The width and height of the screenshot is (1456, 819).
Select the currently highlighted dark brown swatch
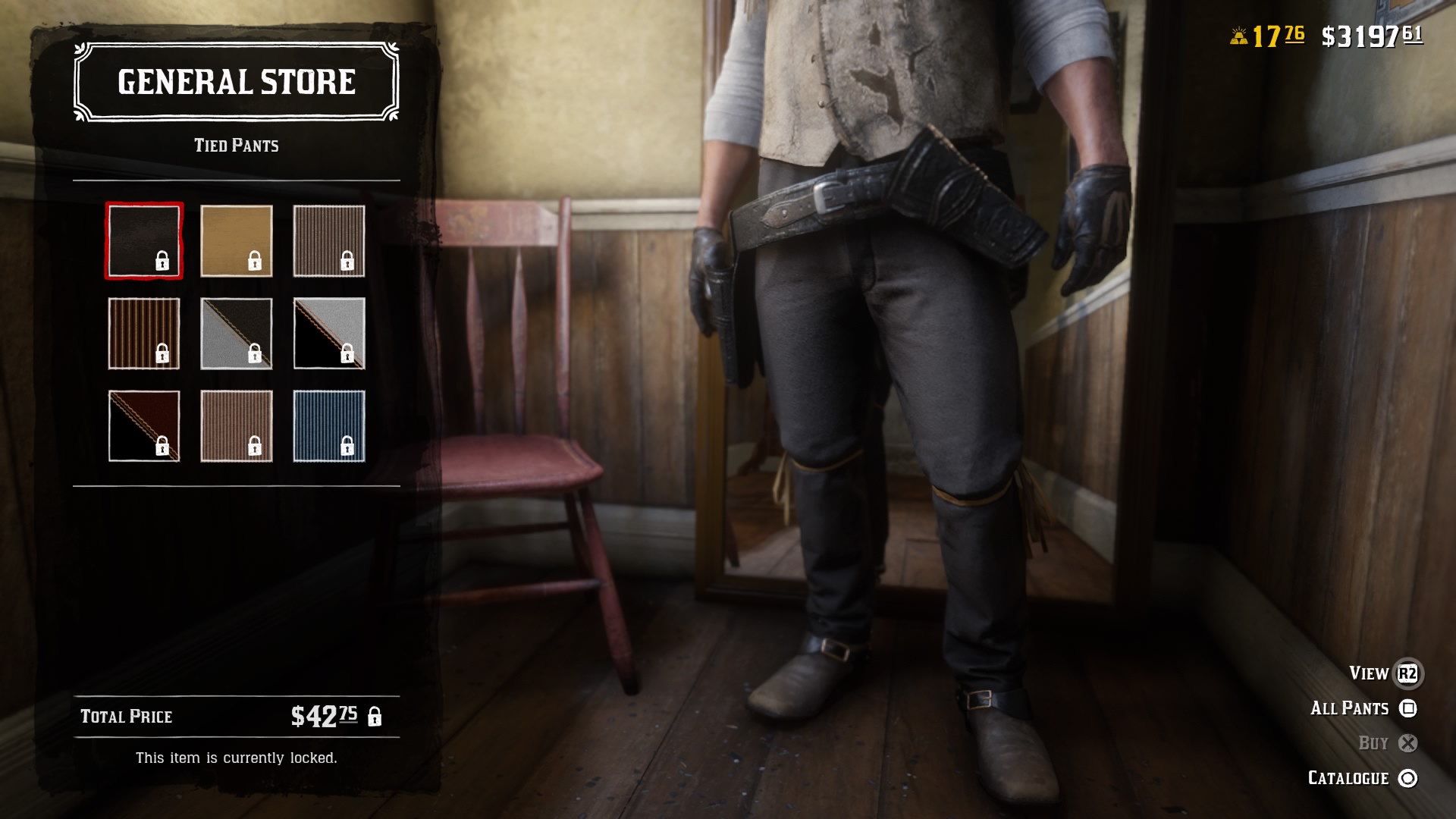click(x=143, y=239)
